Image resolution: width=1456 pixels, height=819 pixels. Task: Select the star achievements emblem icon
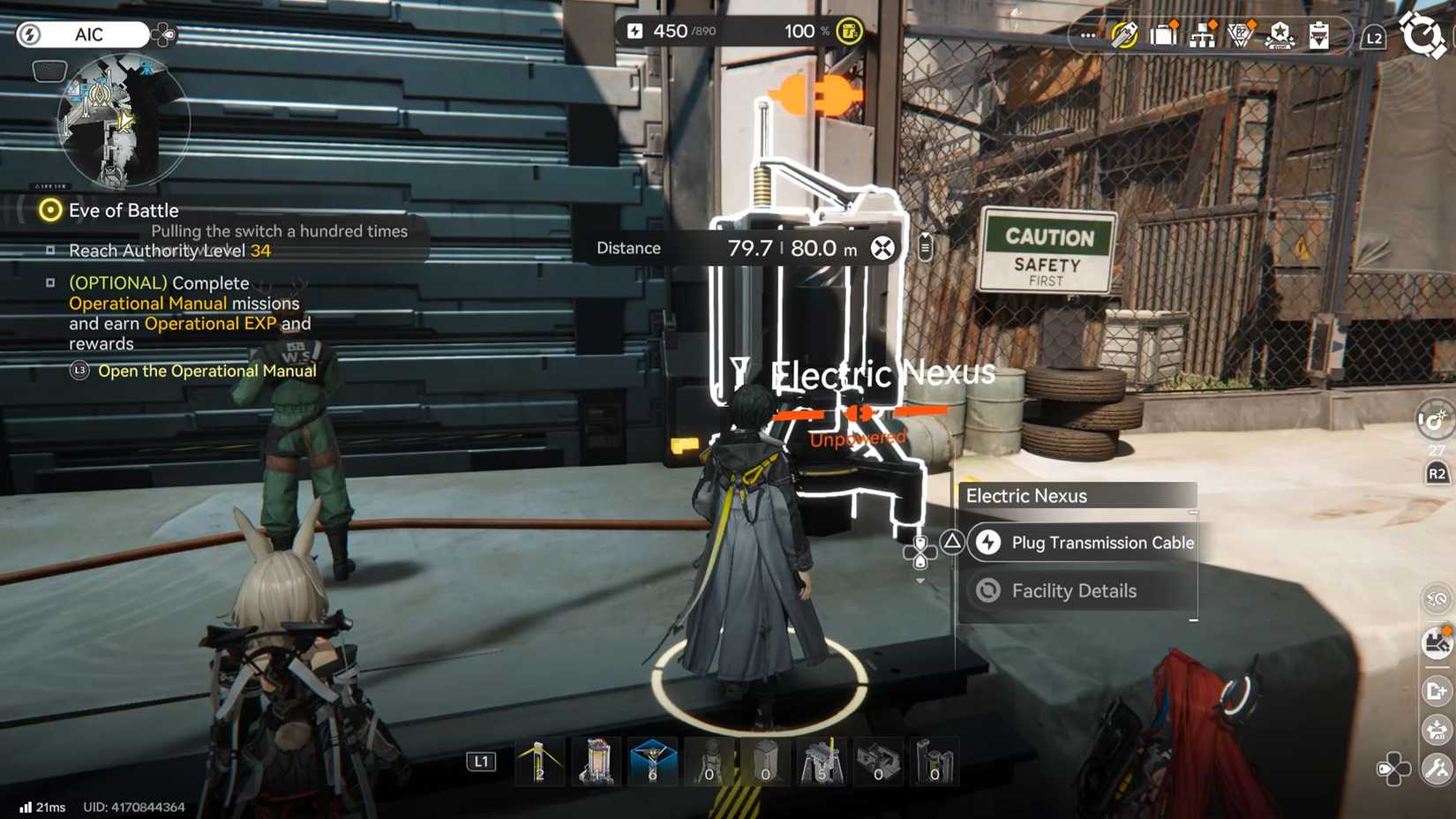[x=1280, y=37]
